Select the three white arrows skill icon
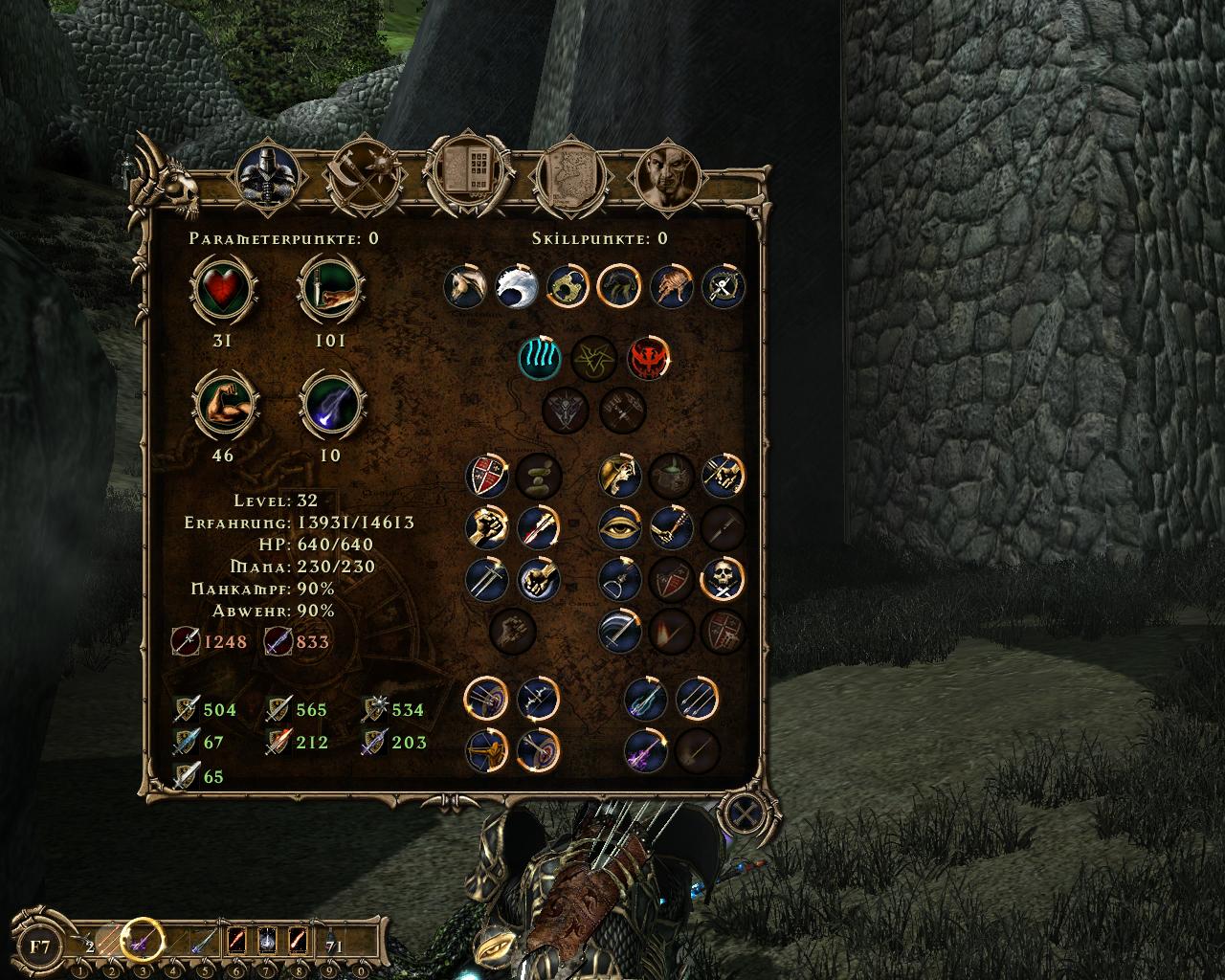The image size is (1225, 980). (x=698, y=700)
